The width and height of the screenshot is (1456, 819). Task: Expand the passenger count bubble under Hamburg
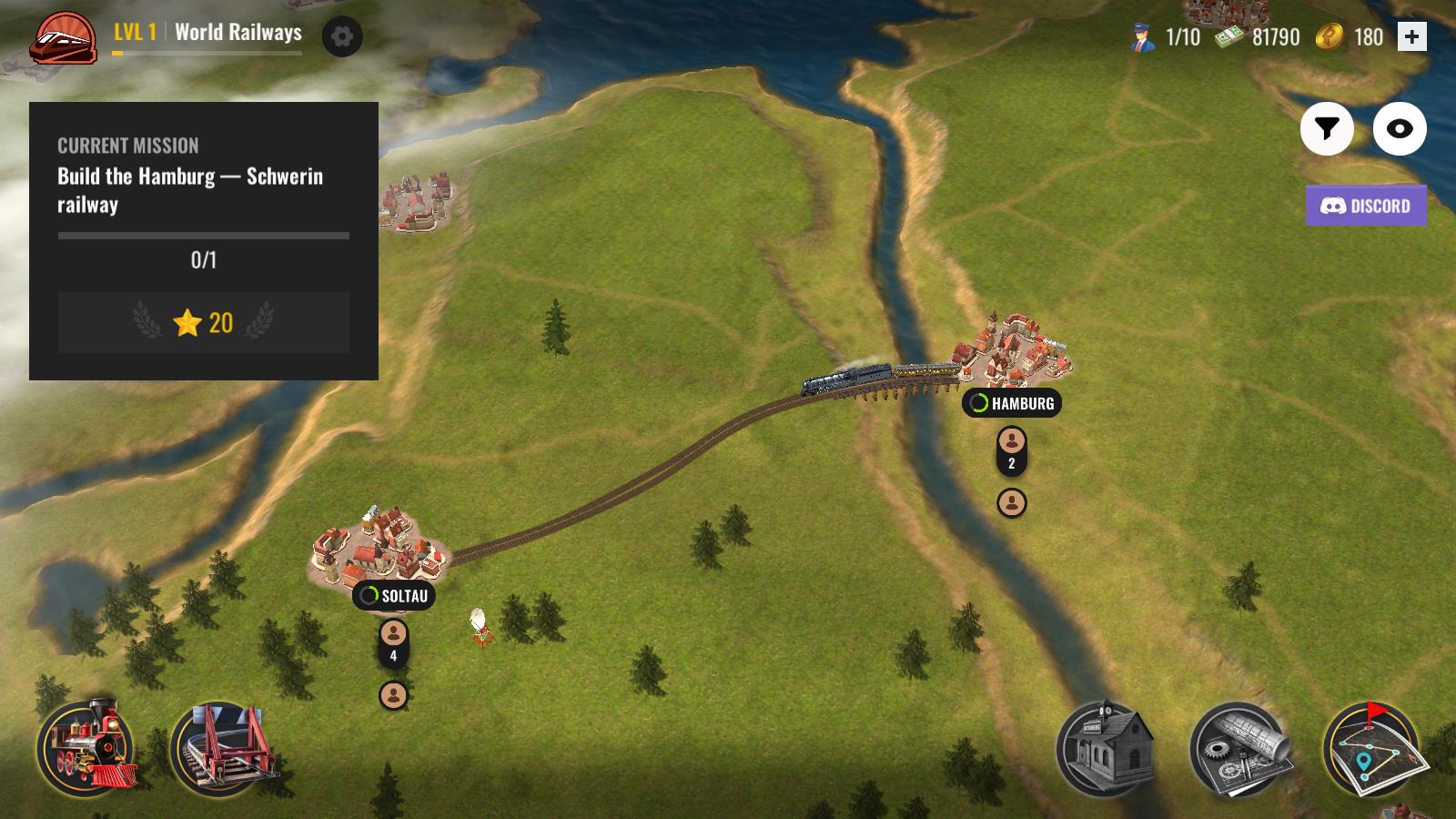[x=1010, y=450]
